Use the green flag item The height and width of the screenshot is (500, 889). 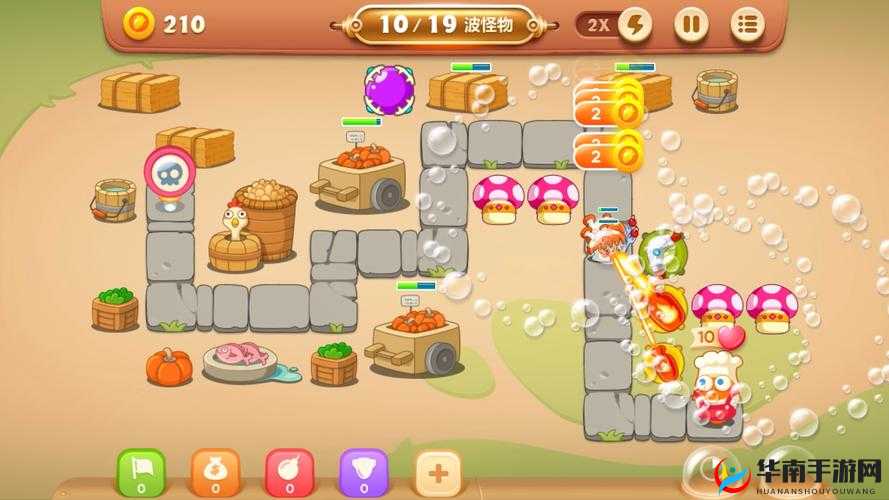141,472
